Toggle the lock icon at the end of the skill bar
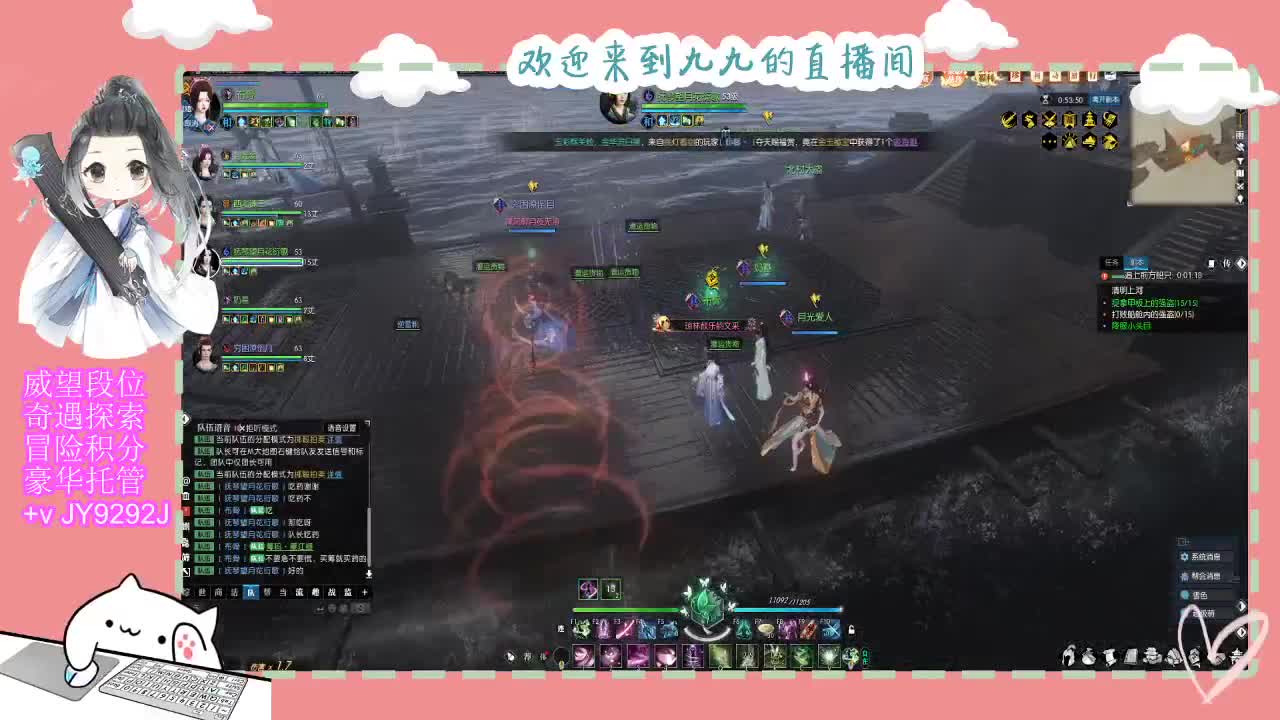Viewport: 1280px width, 720px height. [x=851, y=630]
